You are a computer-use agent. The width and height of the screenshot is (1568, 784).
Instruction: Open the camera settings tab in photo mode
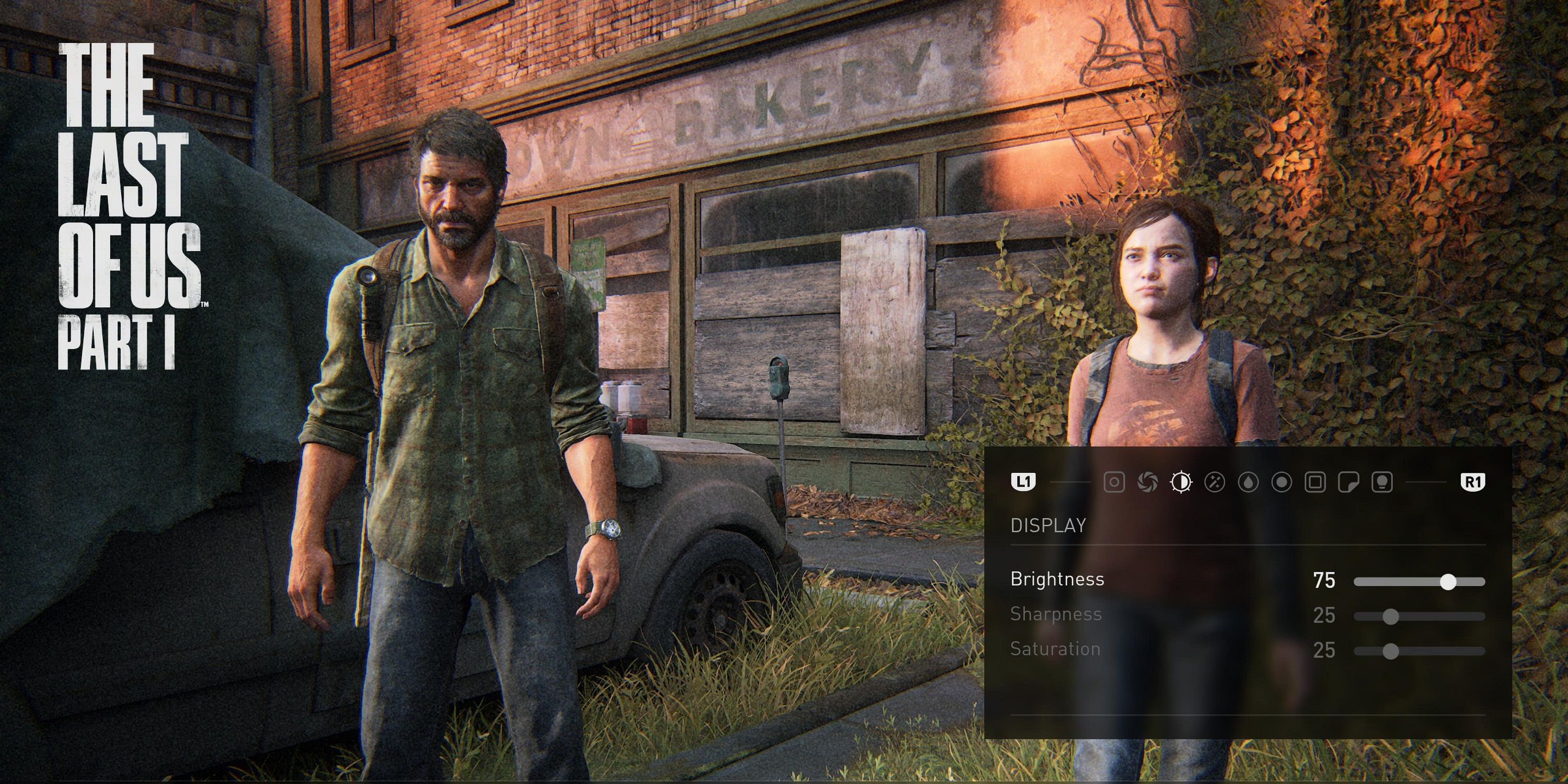1116,485
